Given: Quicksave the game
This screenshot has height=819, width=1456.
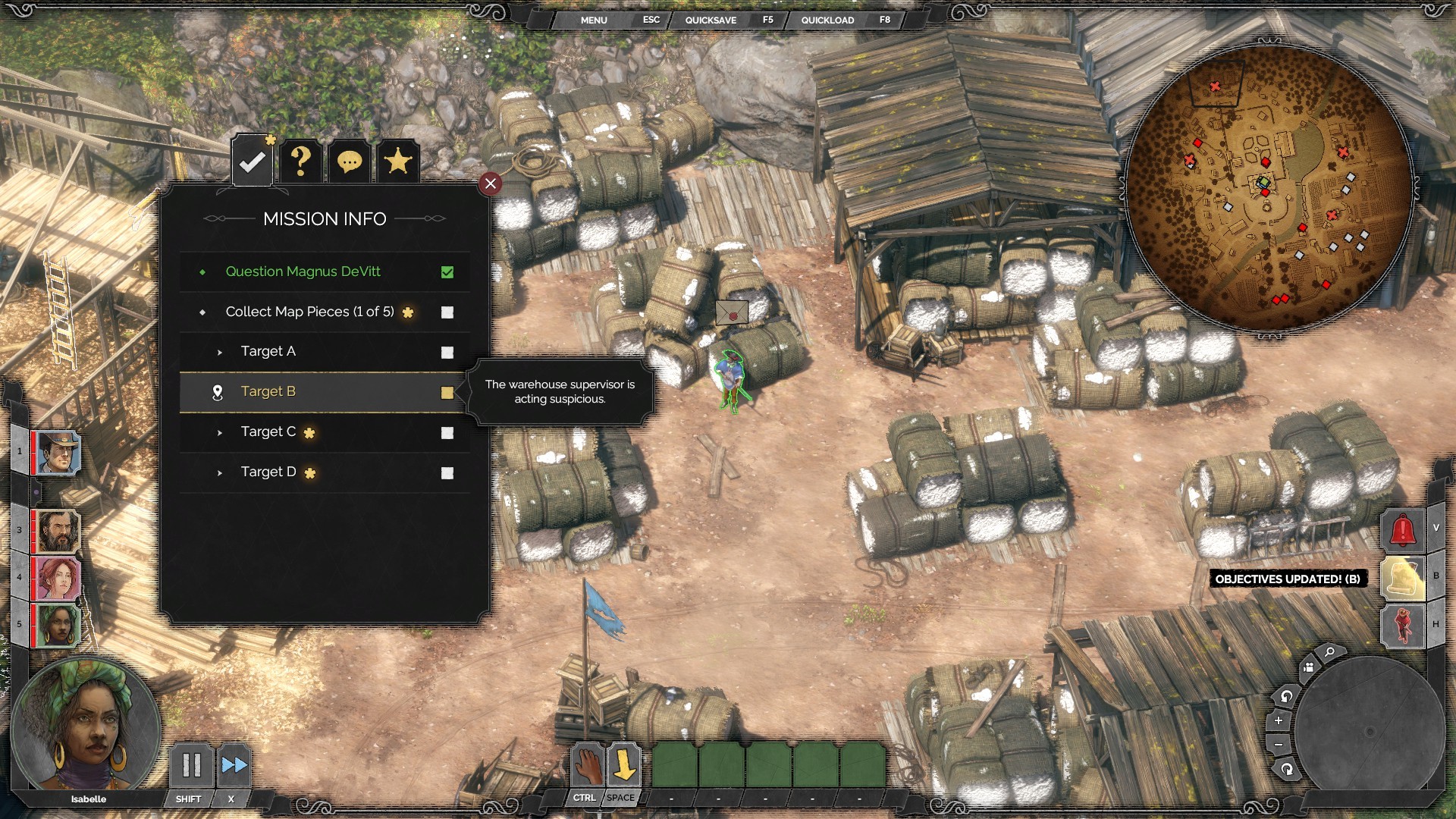Looking at the screenshot, I should tap(711, 20).
